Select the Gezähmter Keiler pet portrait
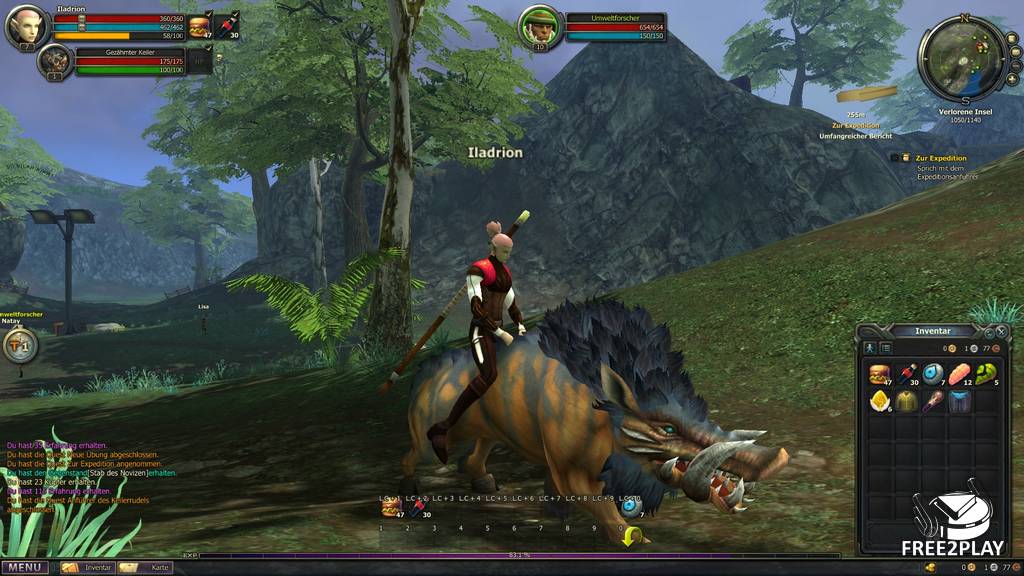This screenshot has width=1024, height=576. [x=54, y=61]
